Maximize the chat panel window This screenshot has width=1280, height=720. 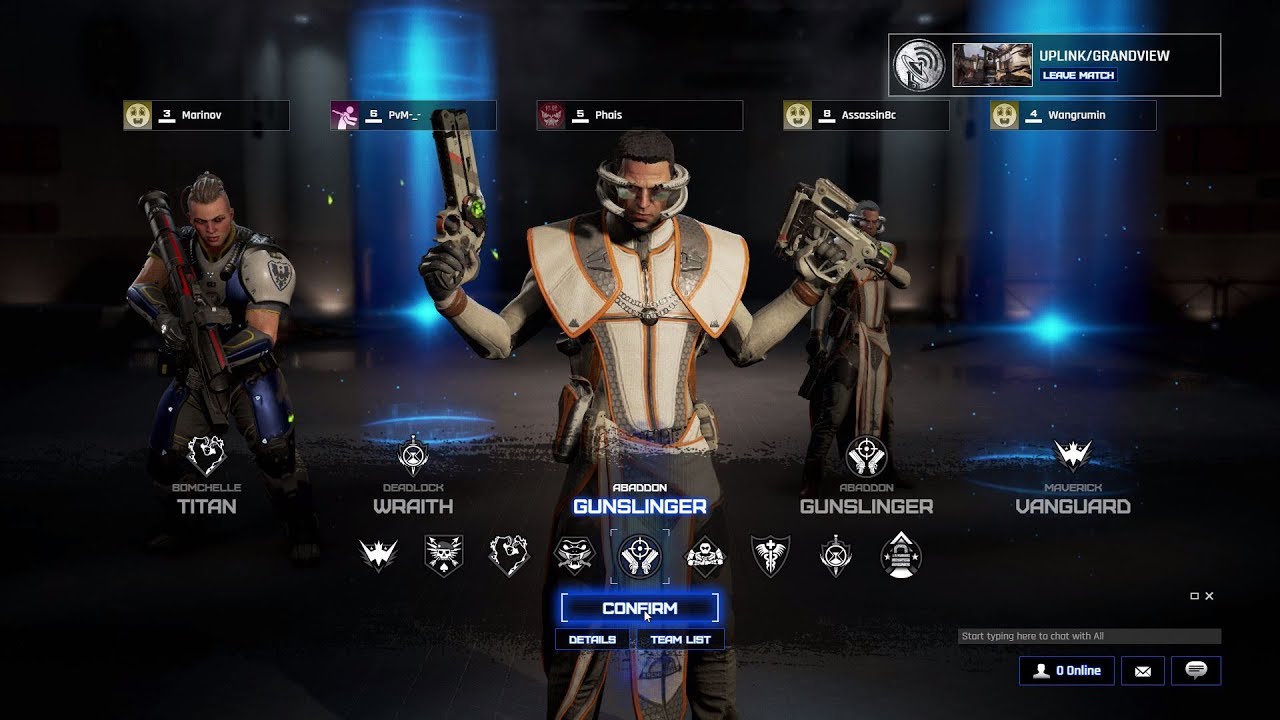[x=1194, y=596]
